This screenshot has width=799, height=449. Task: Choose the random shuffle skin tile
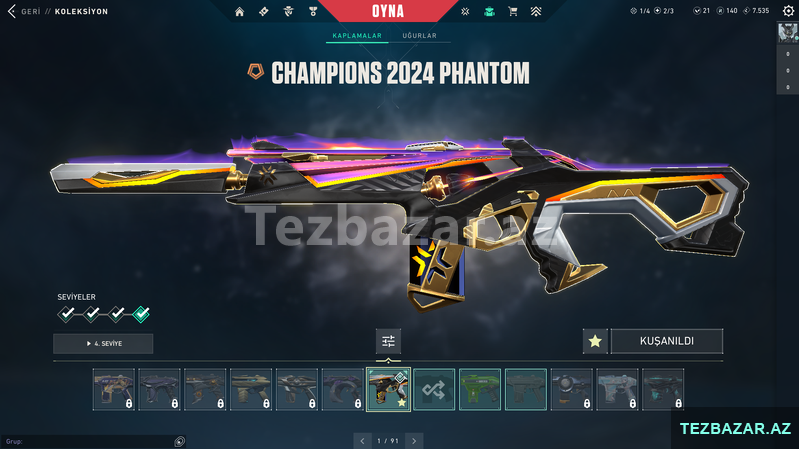(434, 389)
